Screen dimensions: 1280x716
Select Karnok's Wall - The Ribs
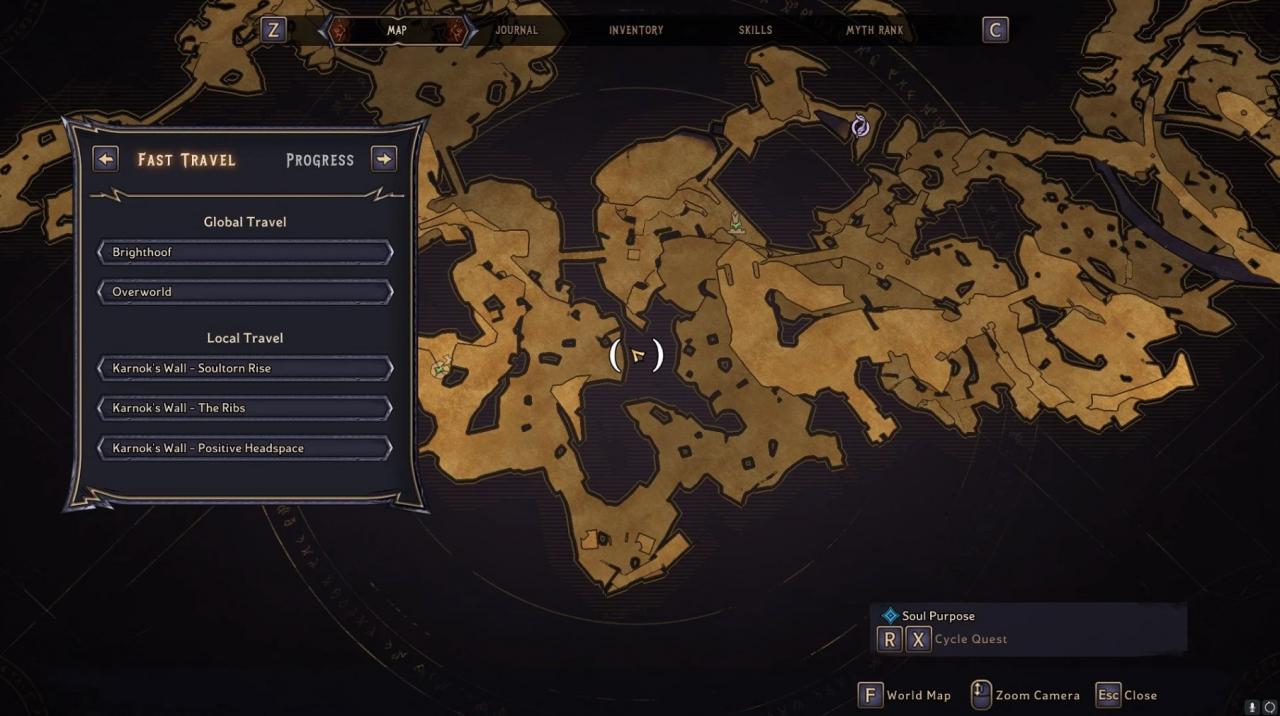245,408
